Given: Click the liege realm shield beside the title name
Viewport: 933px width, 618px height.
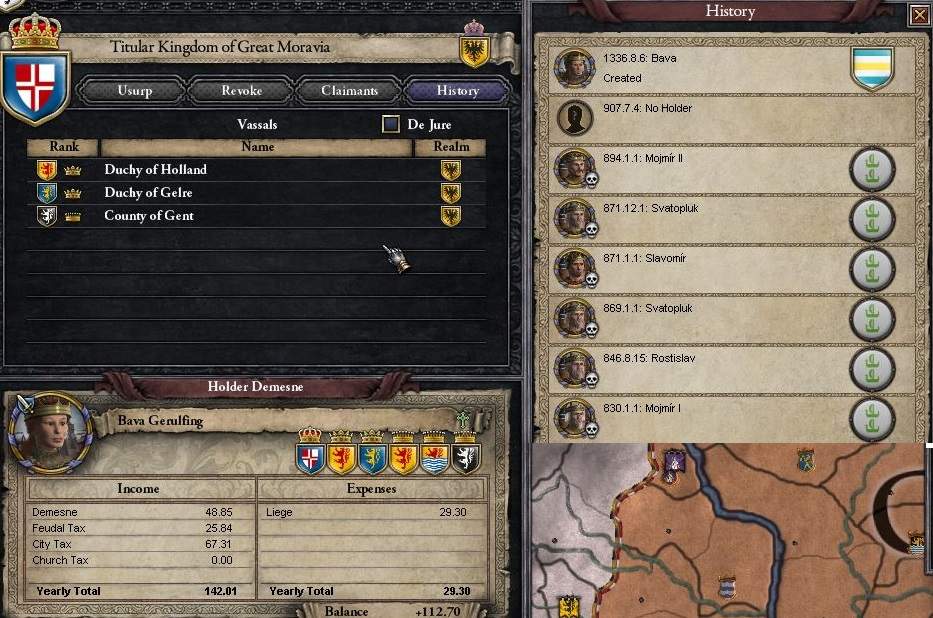Looking at the screenshot, I should click(473, 50).
